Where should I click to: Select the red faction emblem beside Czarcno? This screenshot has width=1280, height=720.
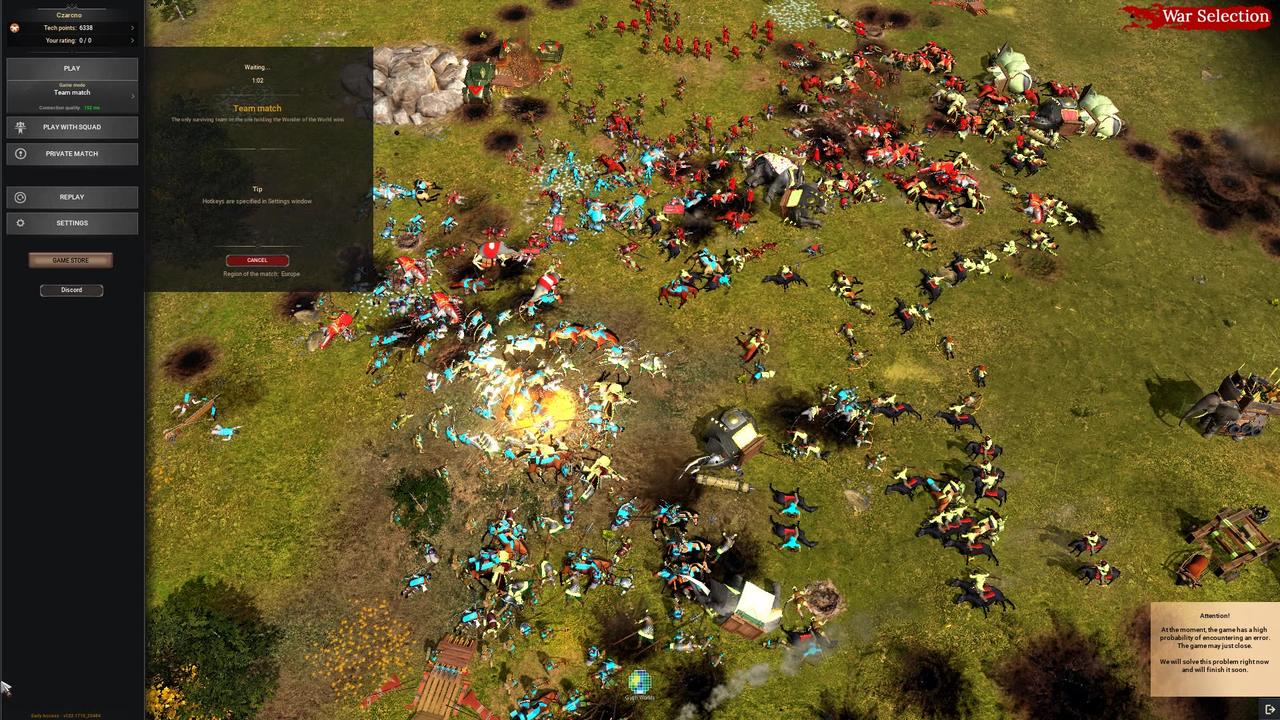(x=13, y=28)
